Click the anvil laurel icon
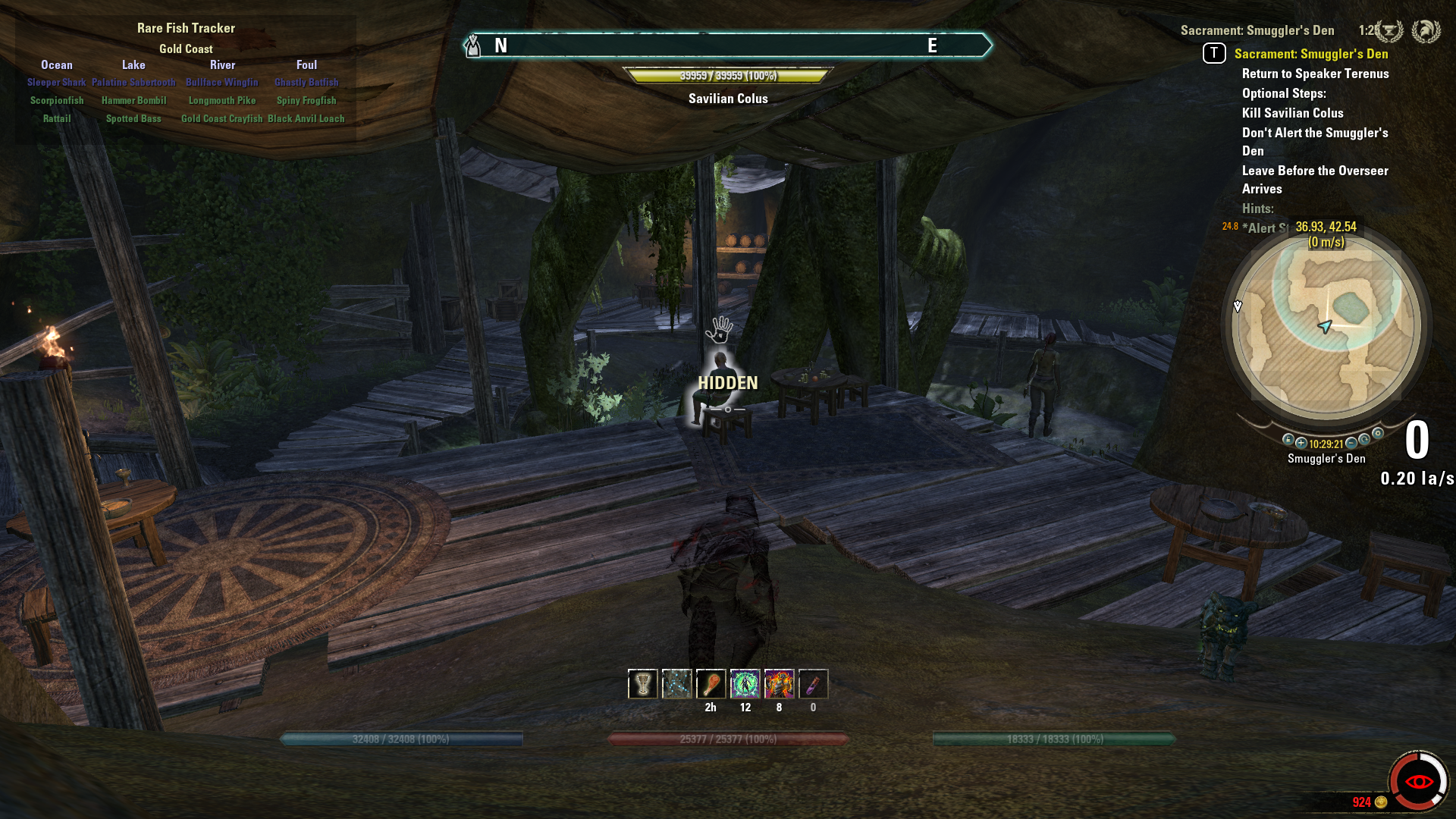The width and height of the screenshot is (1456, 819). click(x=1389, y=31)
